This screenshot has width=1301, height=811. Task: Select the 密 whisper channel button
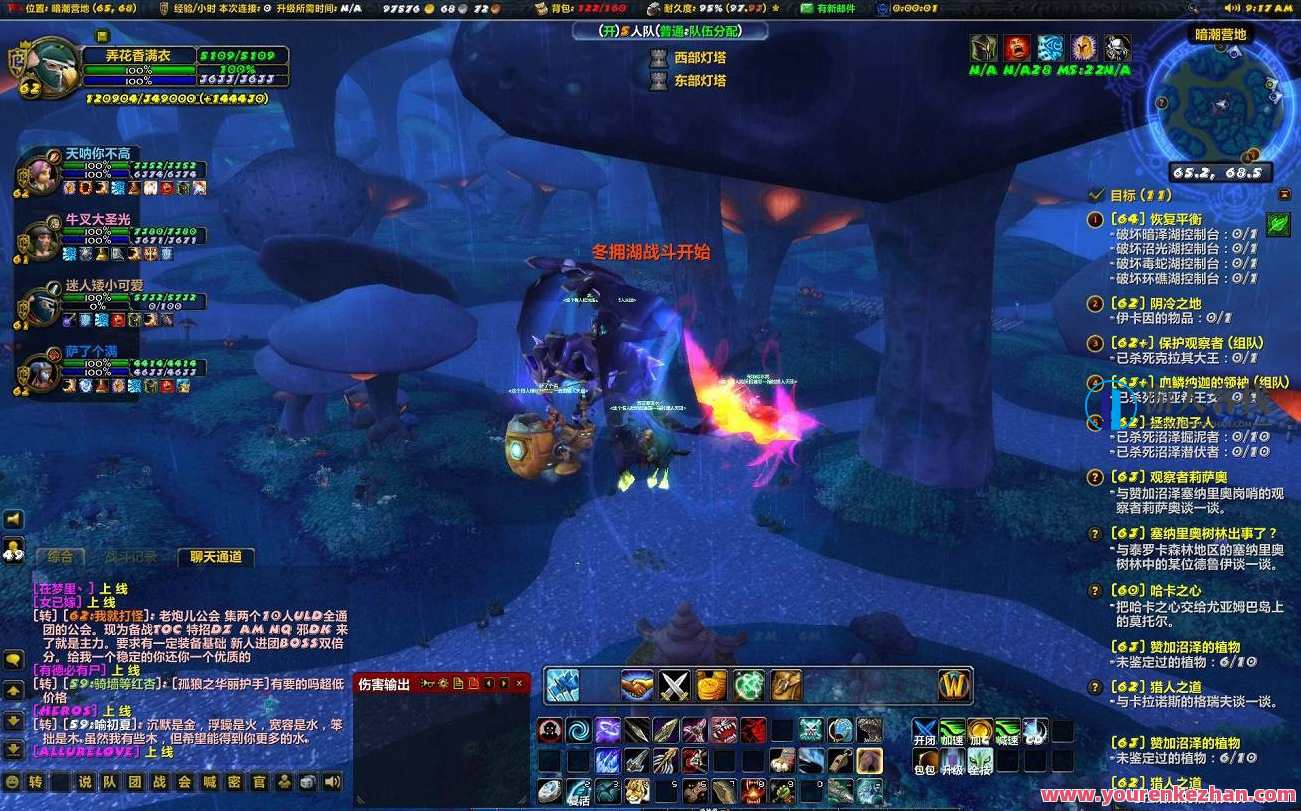pos(234,782)
